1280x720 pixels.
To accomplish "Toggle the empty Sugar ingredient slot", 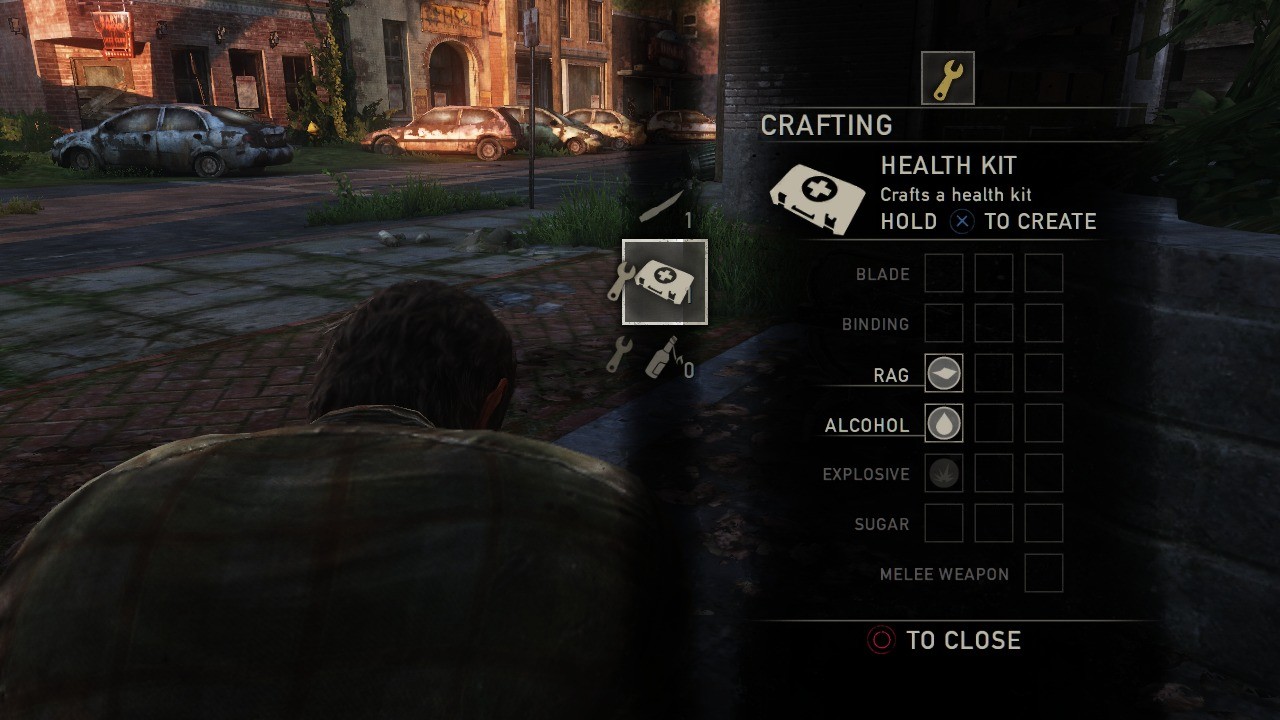I will [943, 523].
